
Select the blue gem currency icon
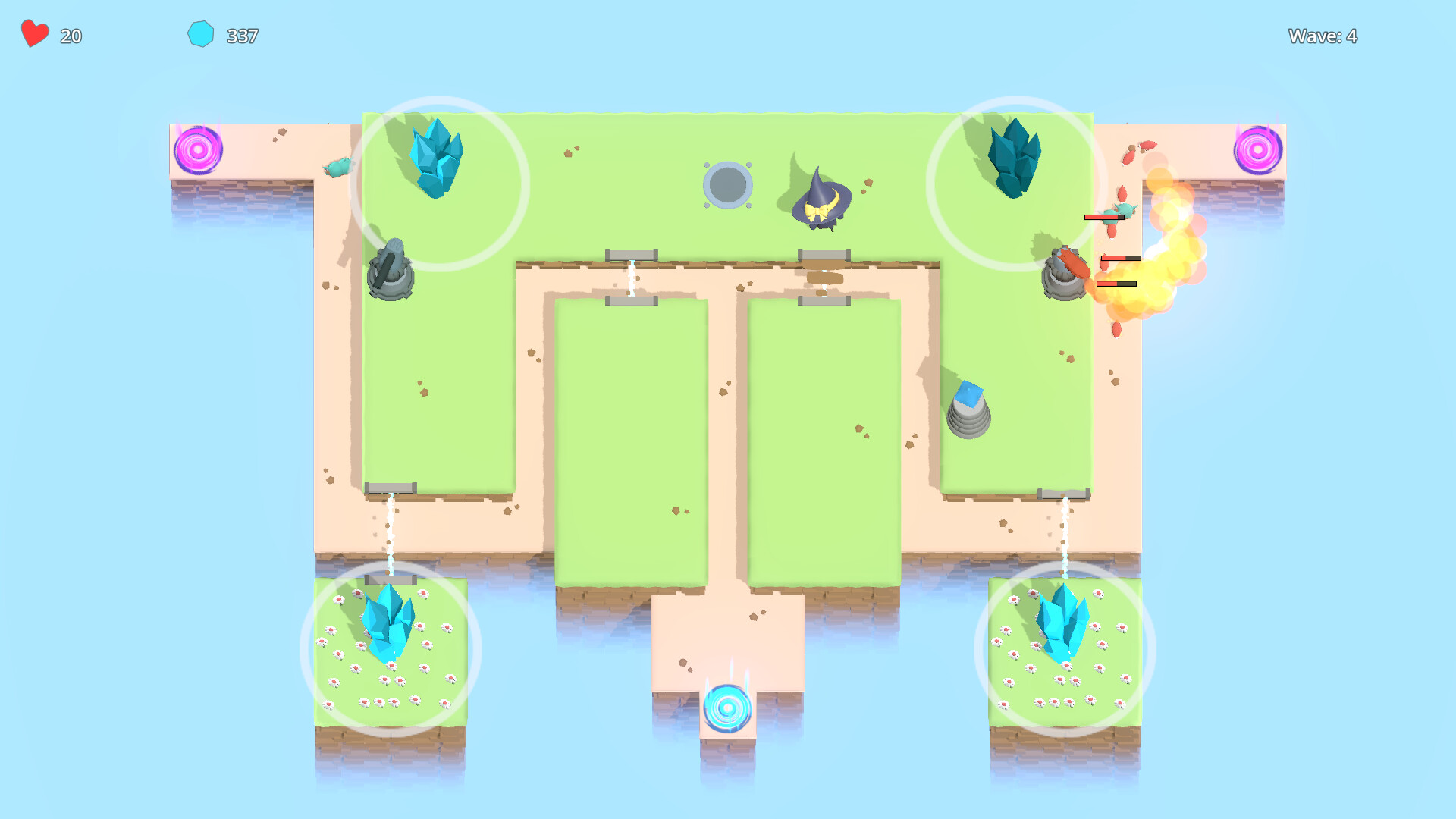[200, 33]
